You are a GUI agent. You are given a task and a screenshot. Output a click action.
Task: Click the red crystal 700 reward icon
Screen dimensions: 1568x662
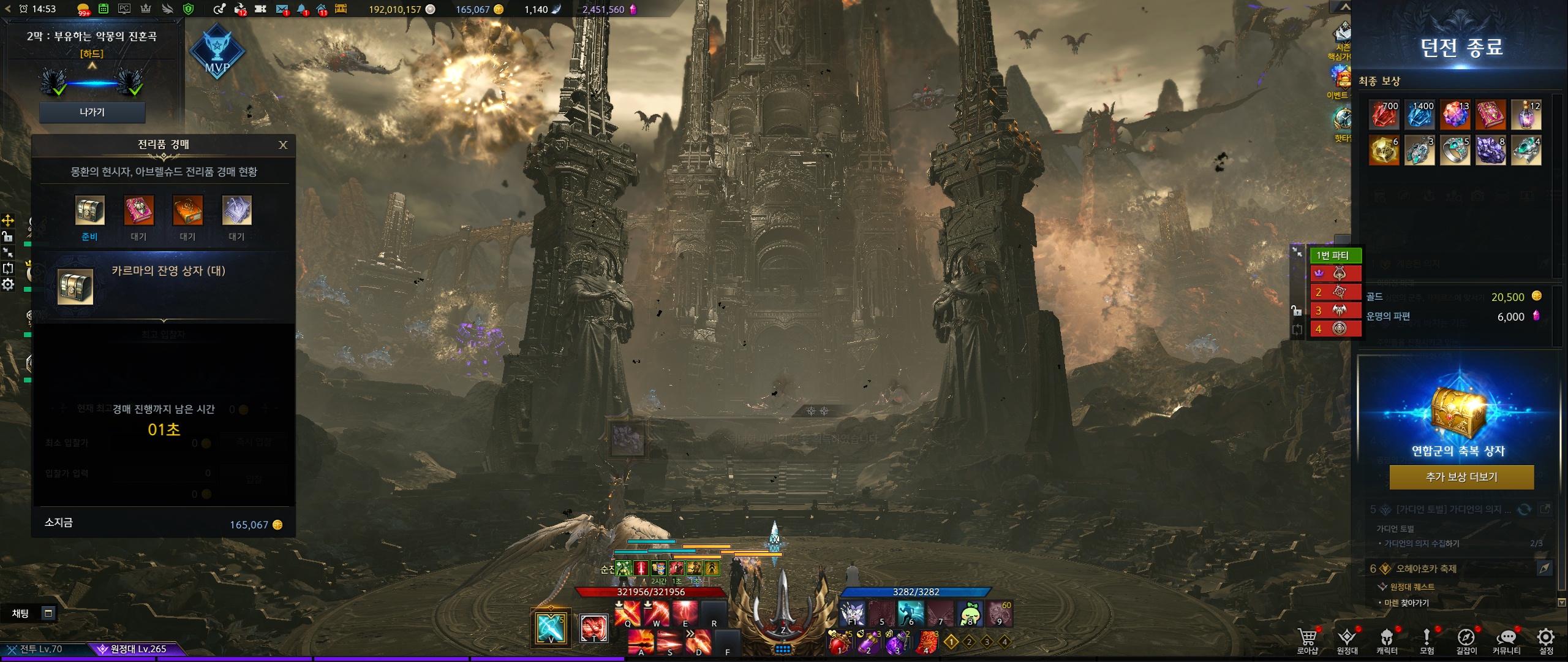click(1384, 115)
